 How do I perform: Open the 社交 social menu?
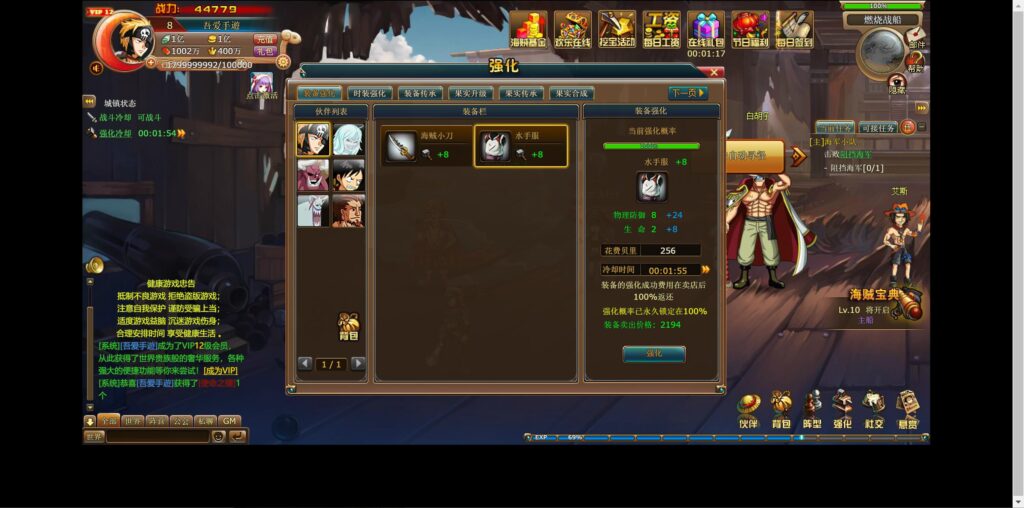[x=874, y=408]
